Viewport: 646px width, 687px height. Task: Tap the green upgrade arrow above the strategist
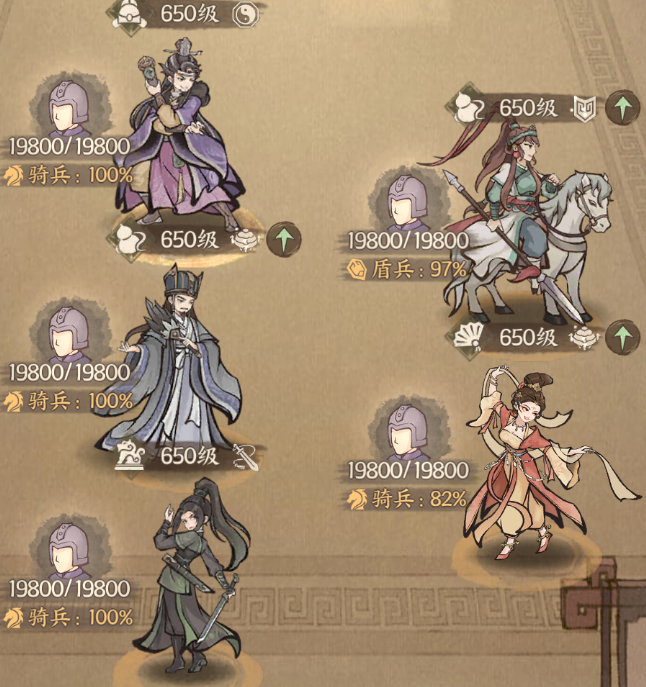[284, 239]
